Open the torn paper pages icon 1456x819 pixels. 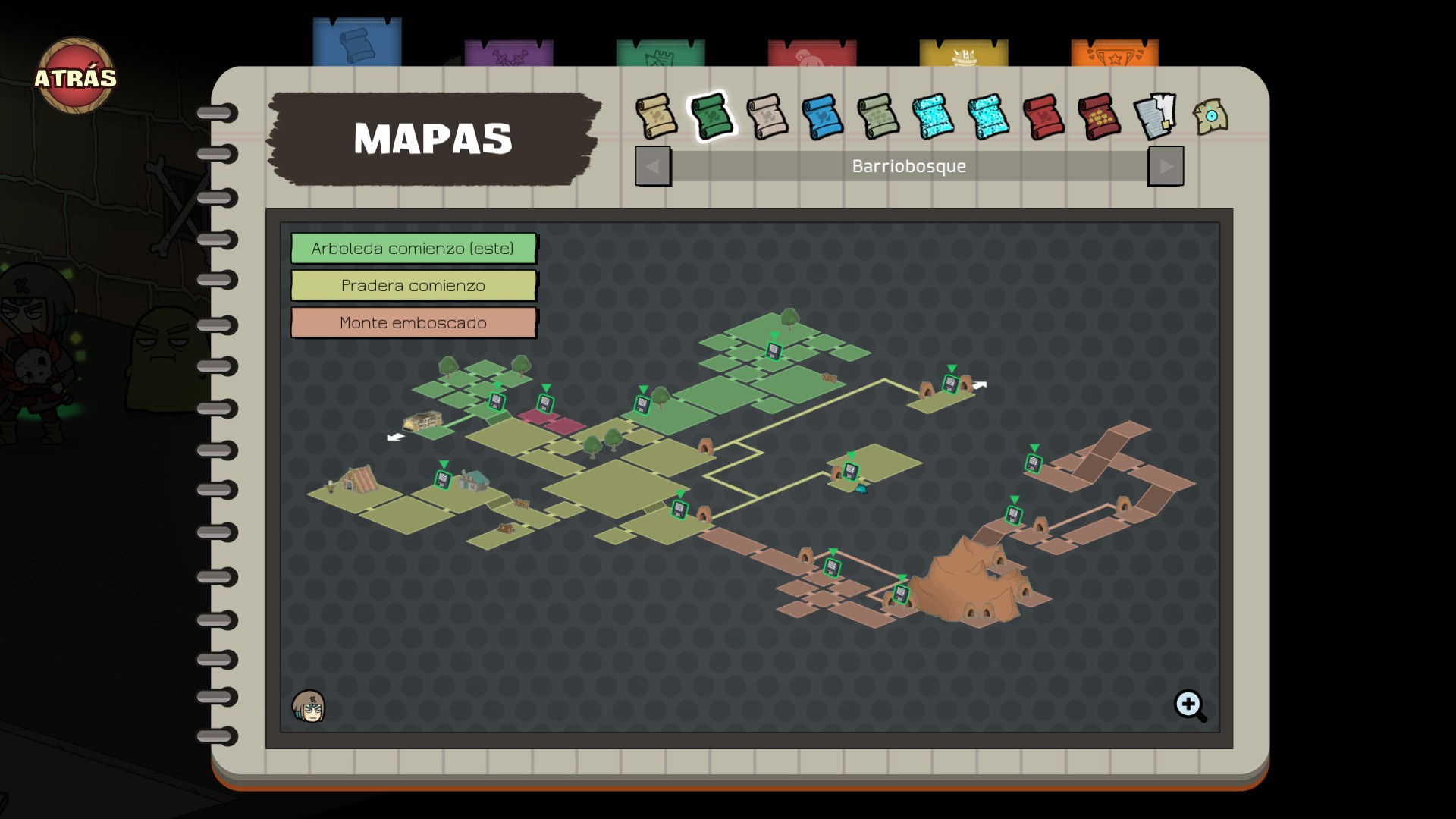(x=1154, y=116)
